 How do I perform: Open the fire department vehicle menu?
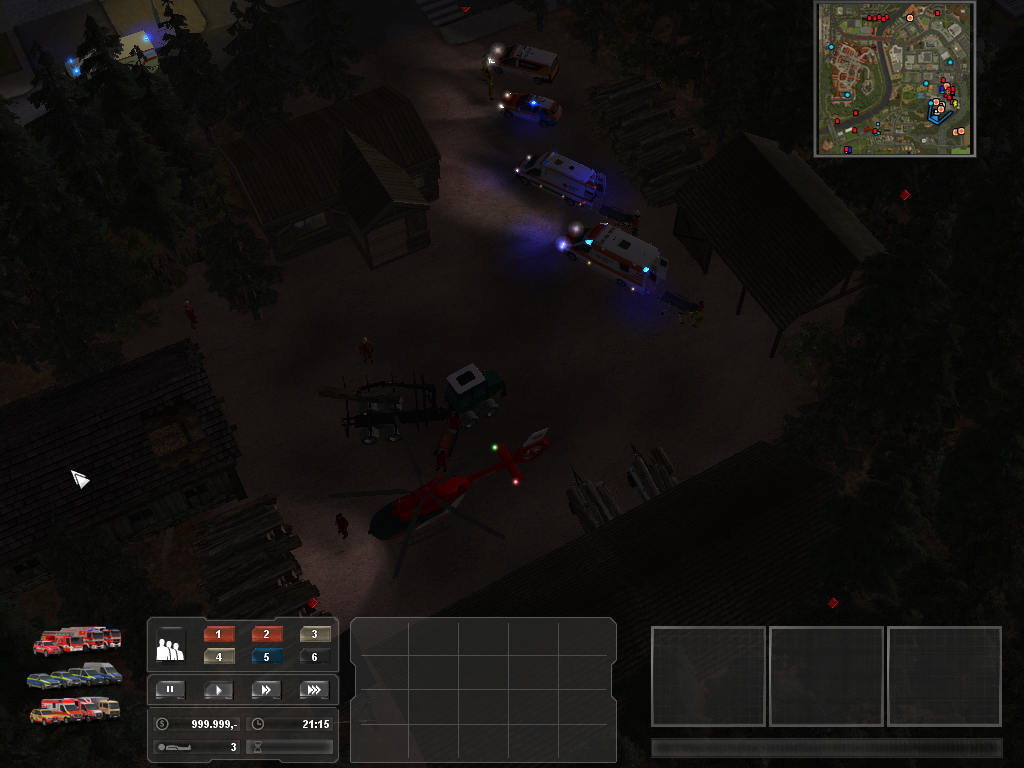(77, 640)
